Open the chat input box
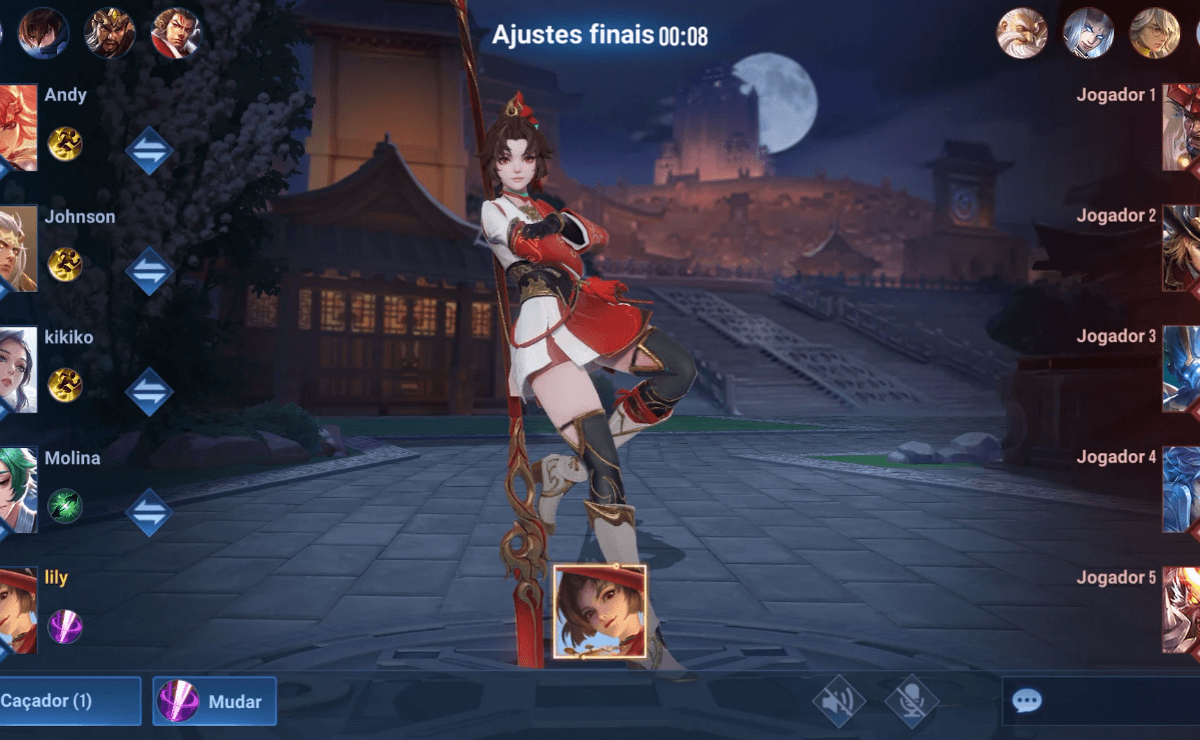 tap(1100, 700)
